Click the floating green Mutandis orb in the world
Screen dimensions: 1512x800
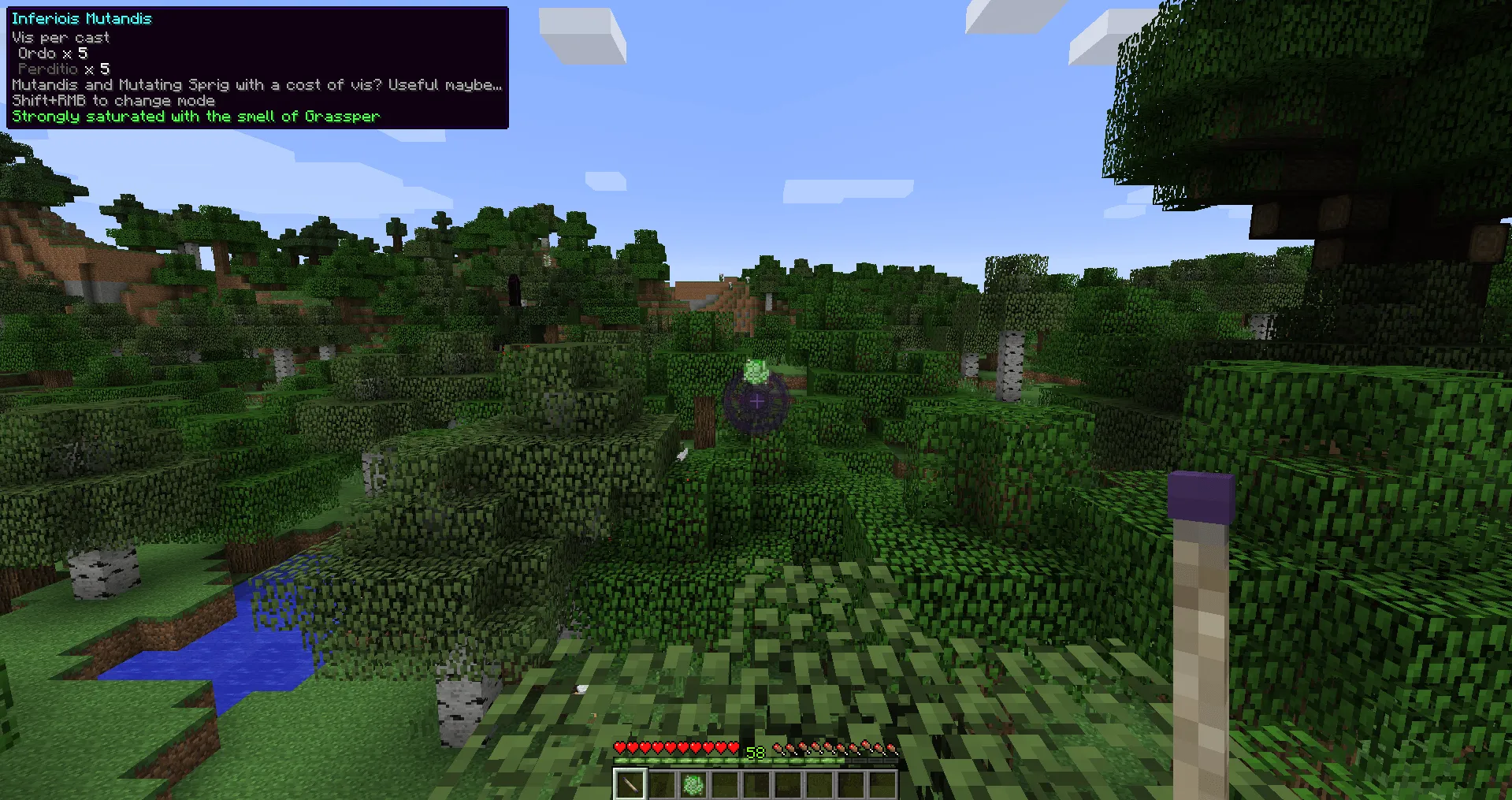(755, 370)
